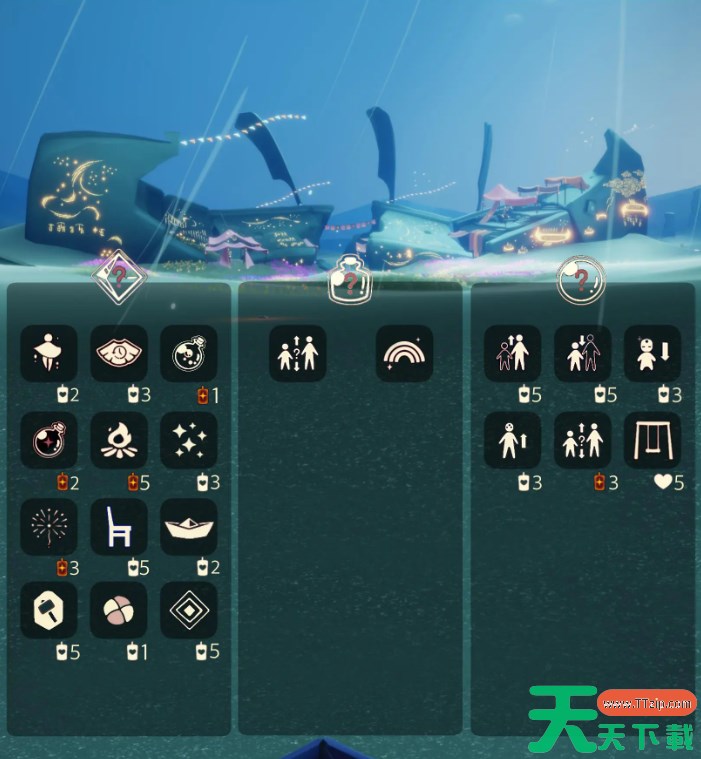Pick the paper boat spell
Viewport: 701px width, 759px height.
tap(189, 527)
